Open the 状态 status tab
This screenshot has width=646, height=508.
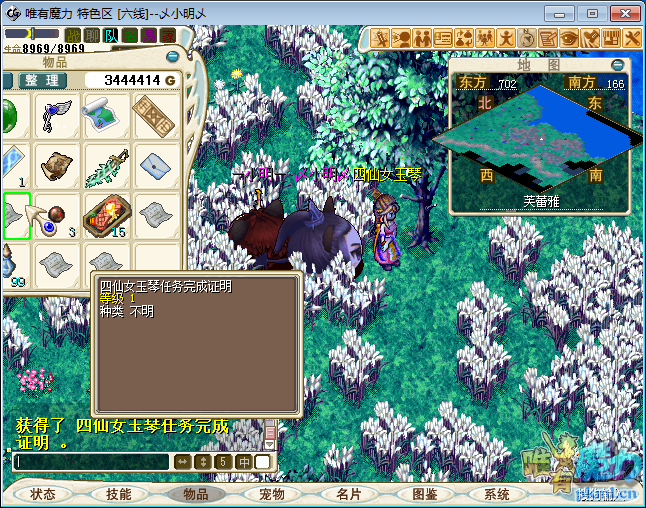[43, 494]
